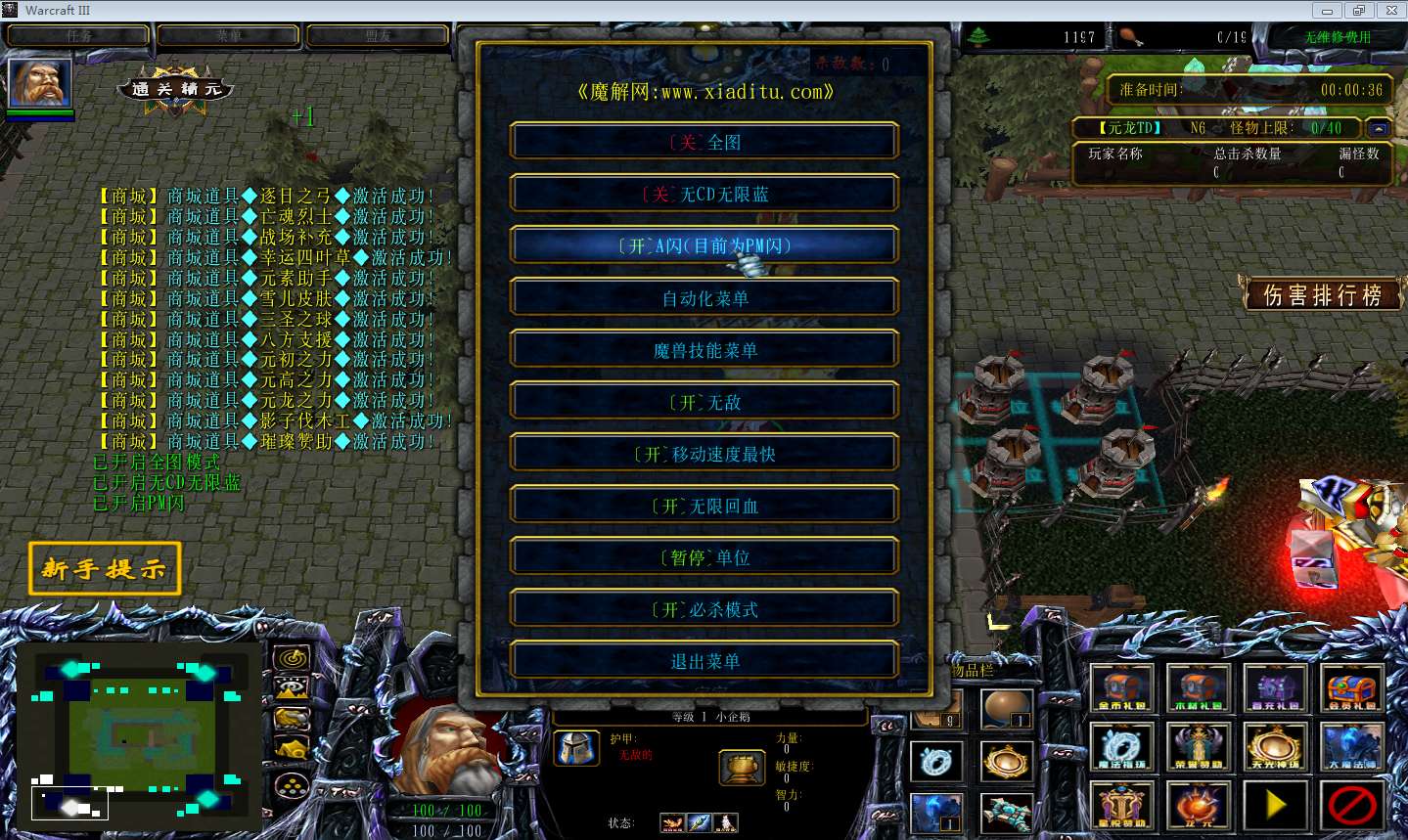Open the 菜单 game menu
This screenshot has width=1408, height=840.
226,35
